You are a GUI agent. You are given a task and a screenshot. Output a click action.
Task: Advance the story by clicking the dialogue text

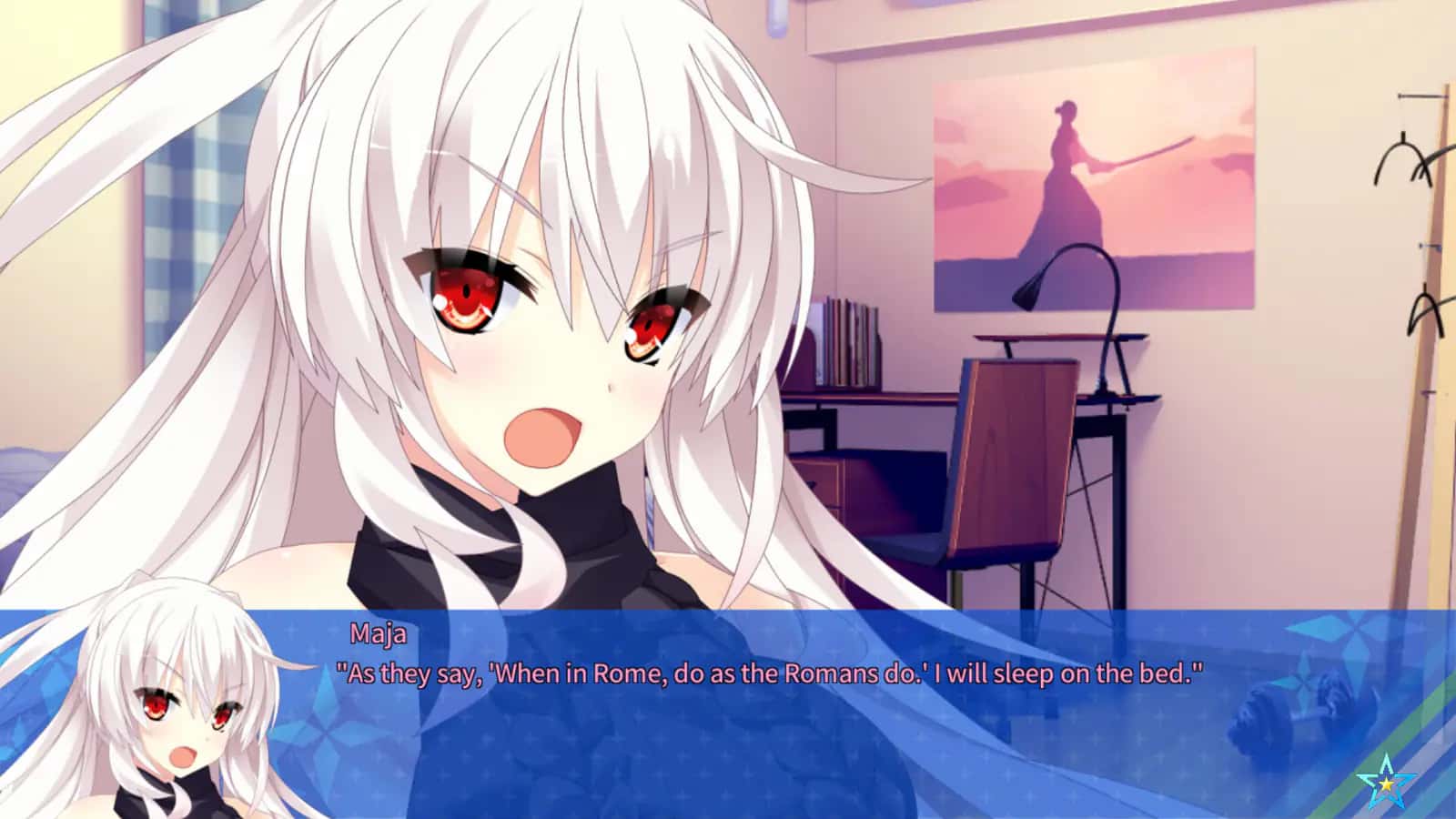click(769, 672)
